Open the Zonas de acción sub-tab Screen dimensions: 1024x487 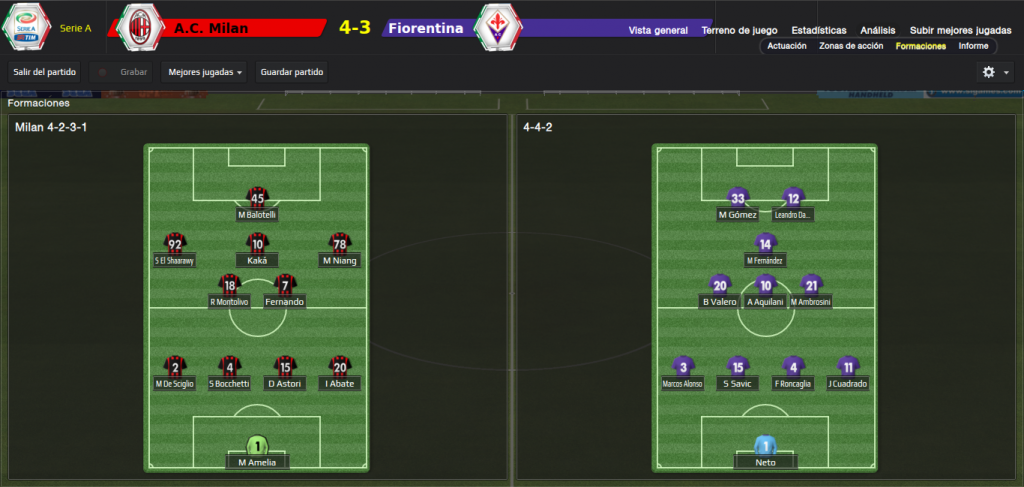[852, 46]
